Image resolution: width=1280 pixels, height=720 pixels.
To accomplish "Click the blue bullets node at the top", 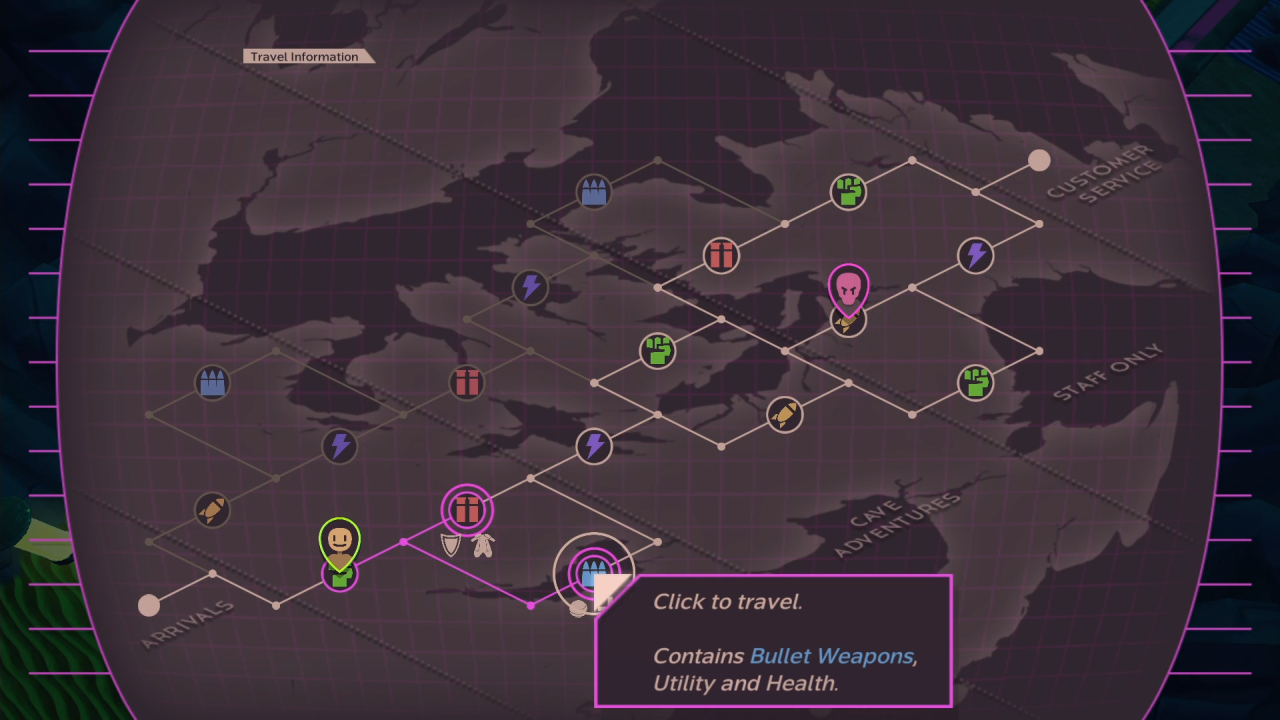I will coord(594,191).
